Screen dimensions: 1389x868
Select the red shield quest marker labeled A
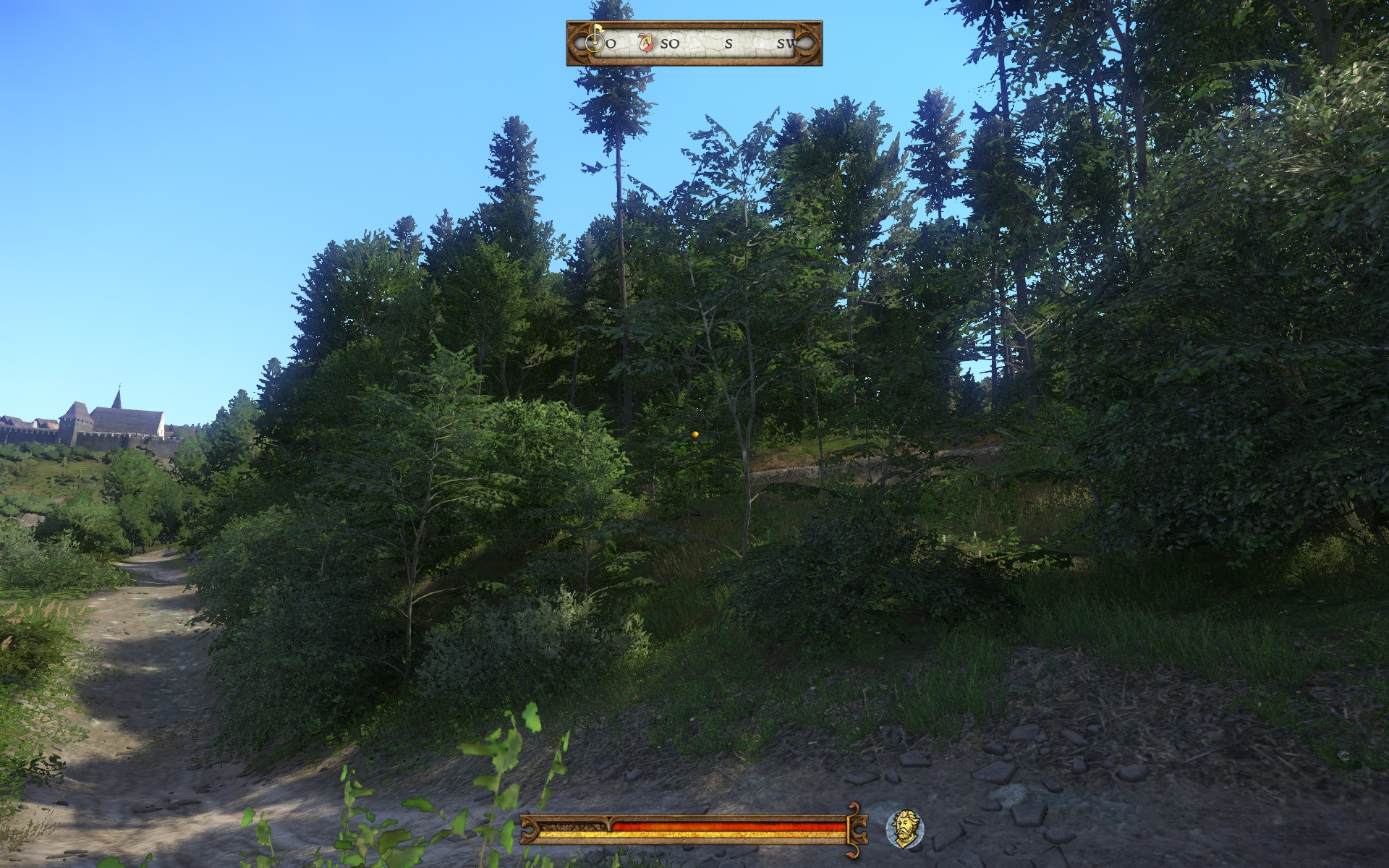(646, 43)
